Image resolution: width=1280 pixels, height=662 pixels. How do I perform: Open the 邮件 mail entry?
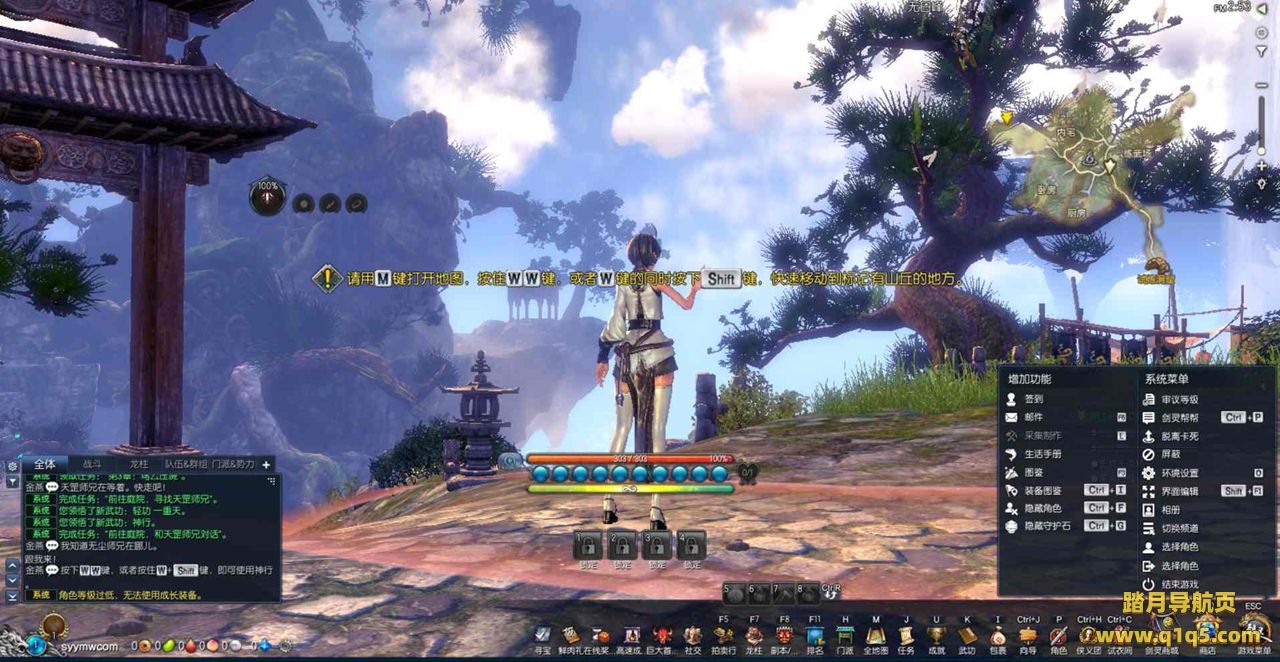click(x=1034, y=417)
